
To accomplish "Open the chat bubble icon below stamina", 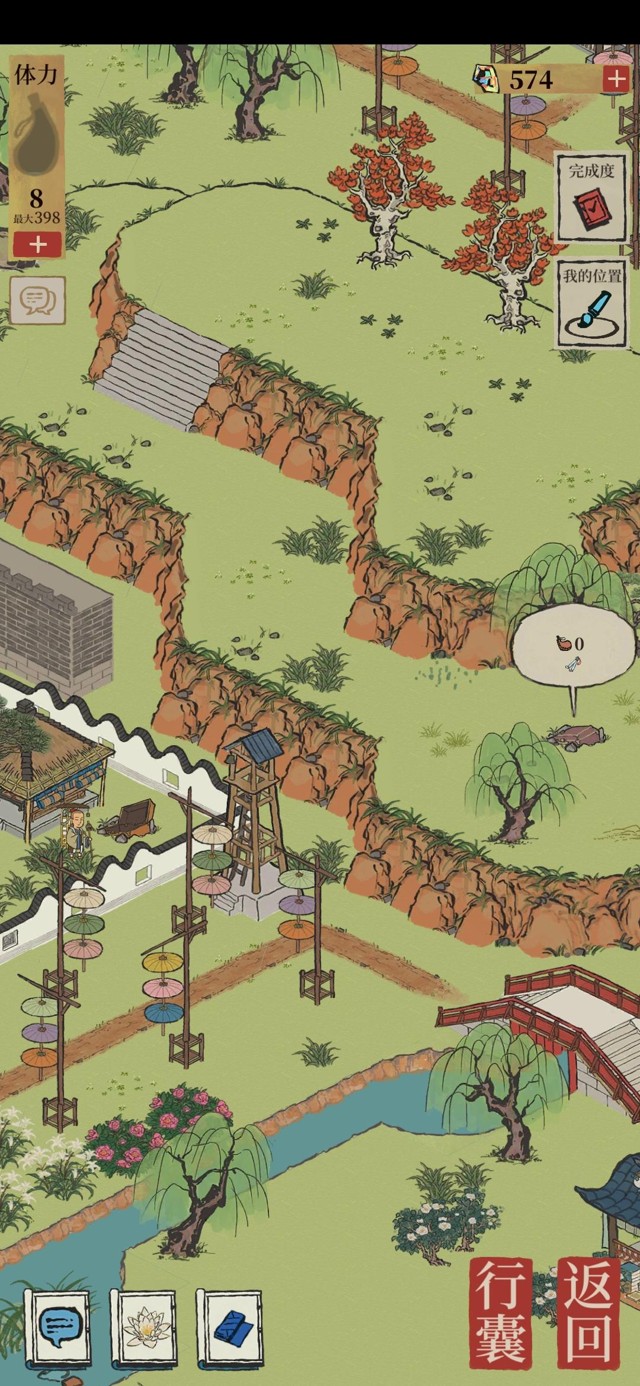I will tap(38, 299).
